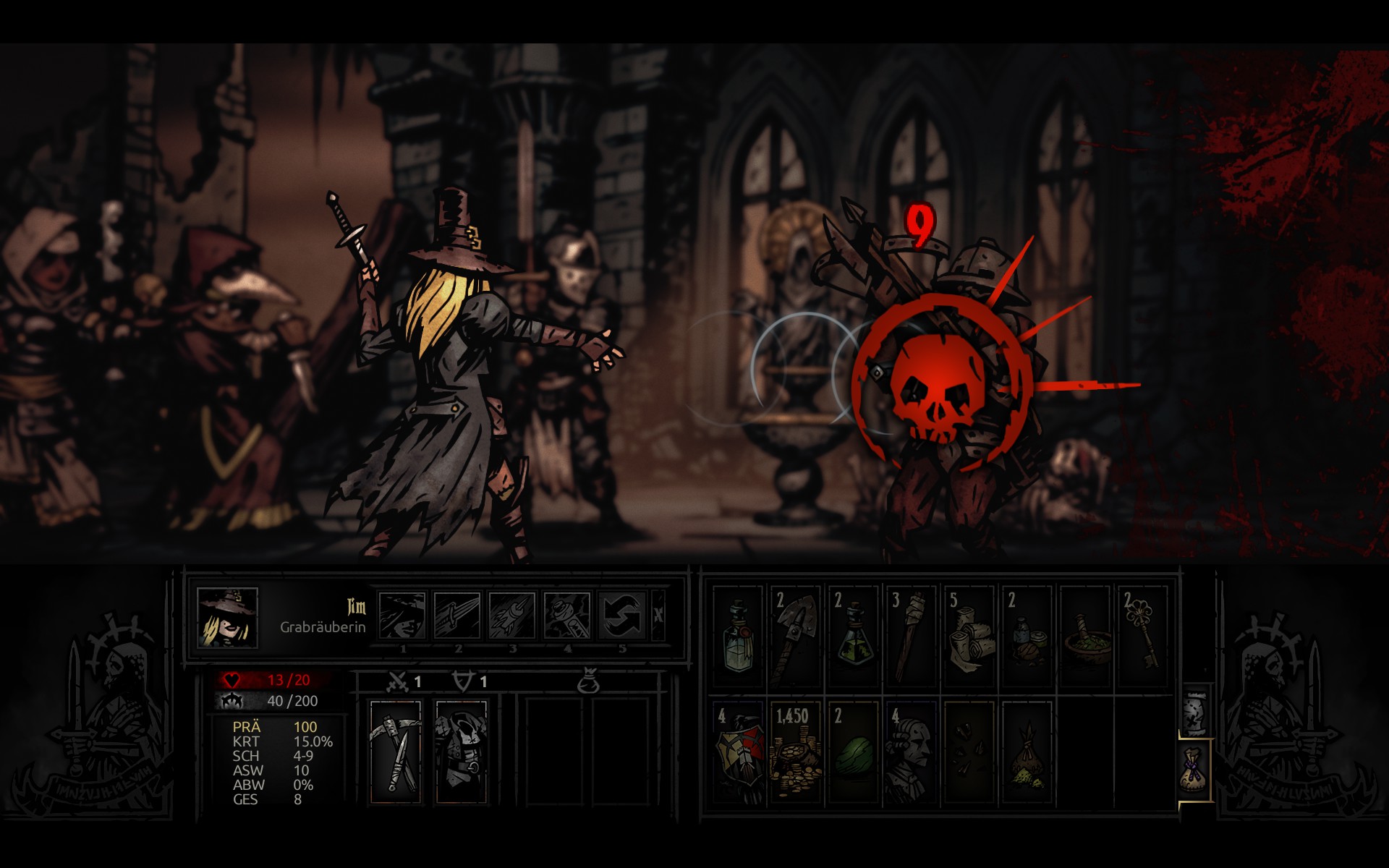1389x868 pixels.
Task: Select the swap position arrows skill
Action: coord(622,615)
